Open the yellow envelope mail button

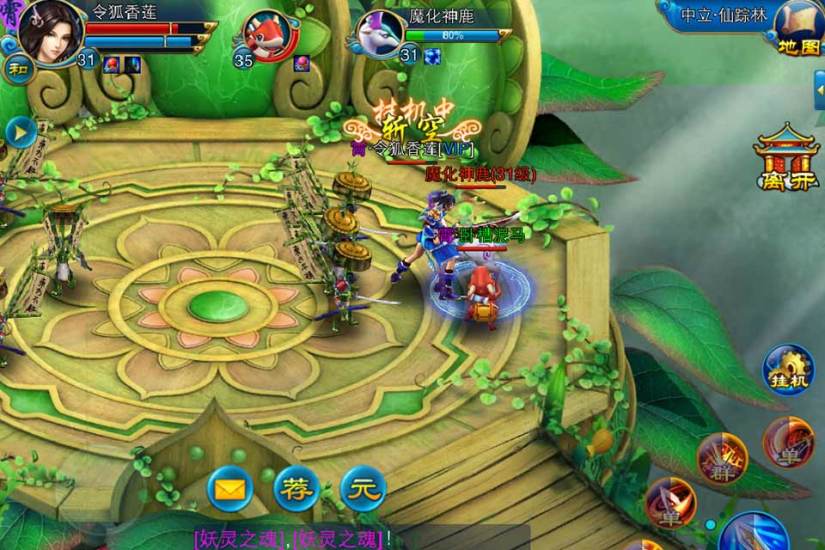231,489
